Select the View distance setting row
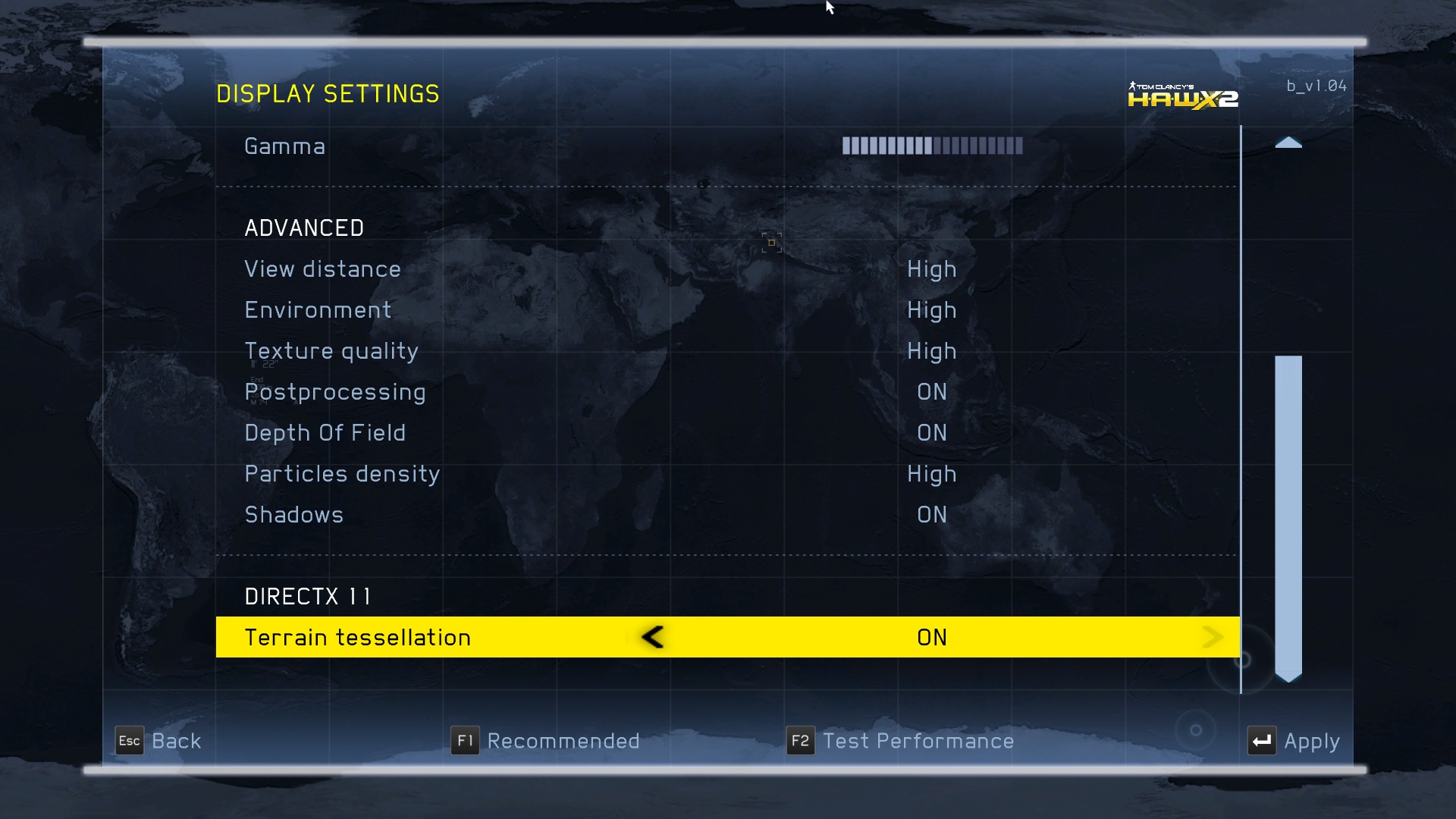The image size is (1456, 819). point(322,269)
